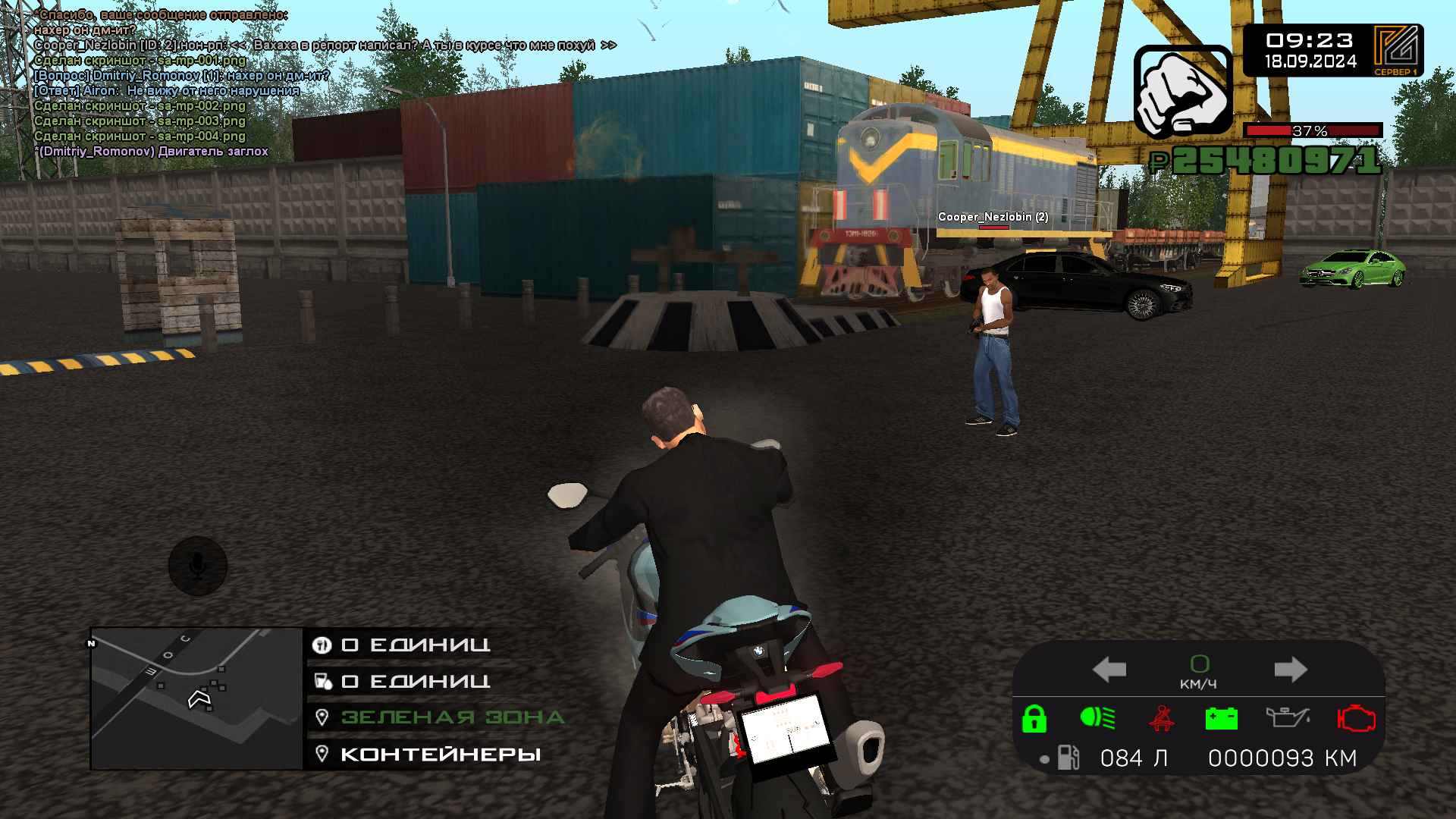
Task: Click the oil can indicator icon
Action: [x=1287, y=717]
